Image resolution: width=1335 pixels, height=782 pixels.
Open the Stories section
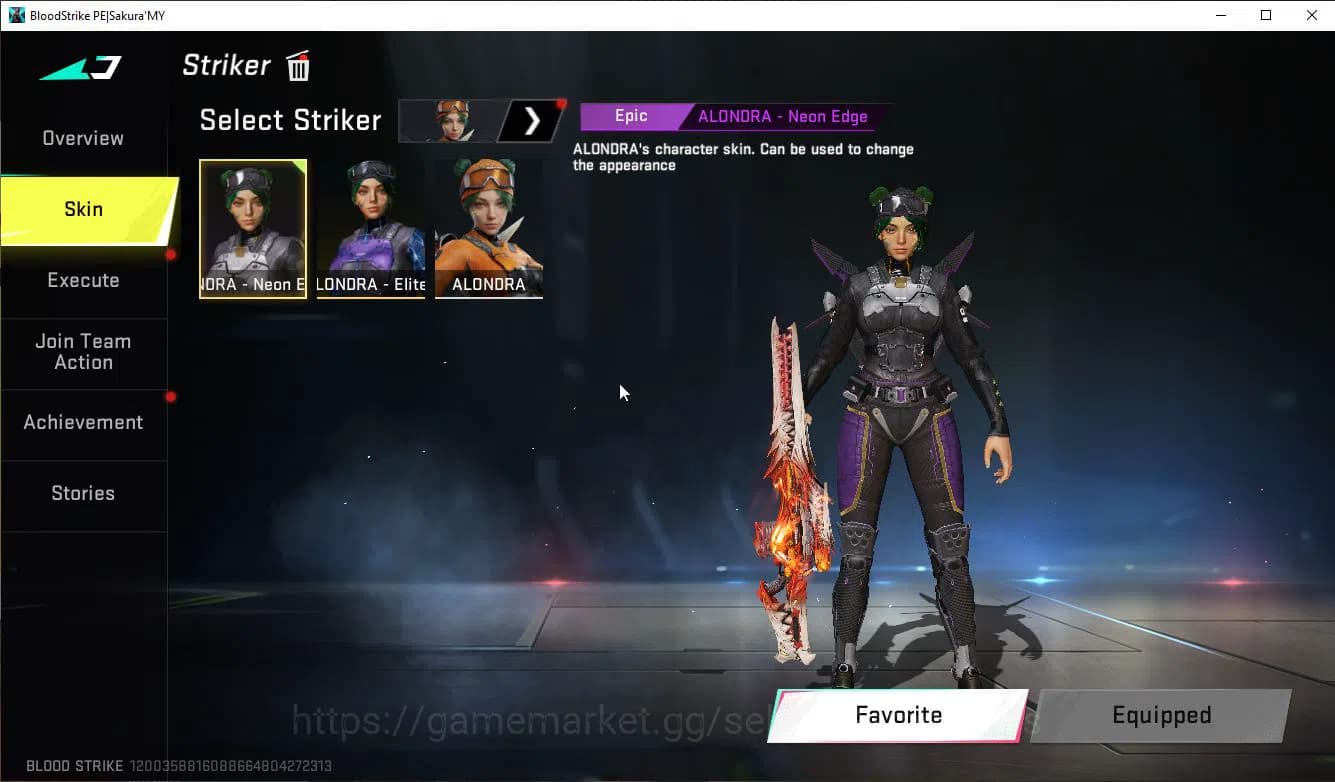pos(83,493)
